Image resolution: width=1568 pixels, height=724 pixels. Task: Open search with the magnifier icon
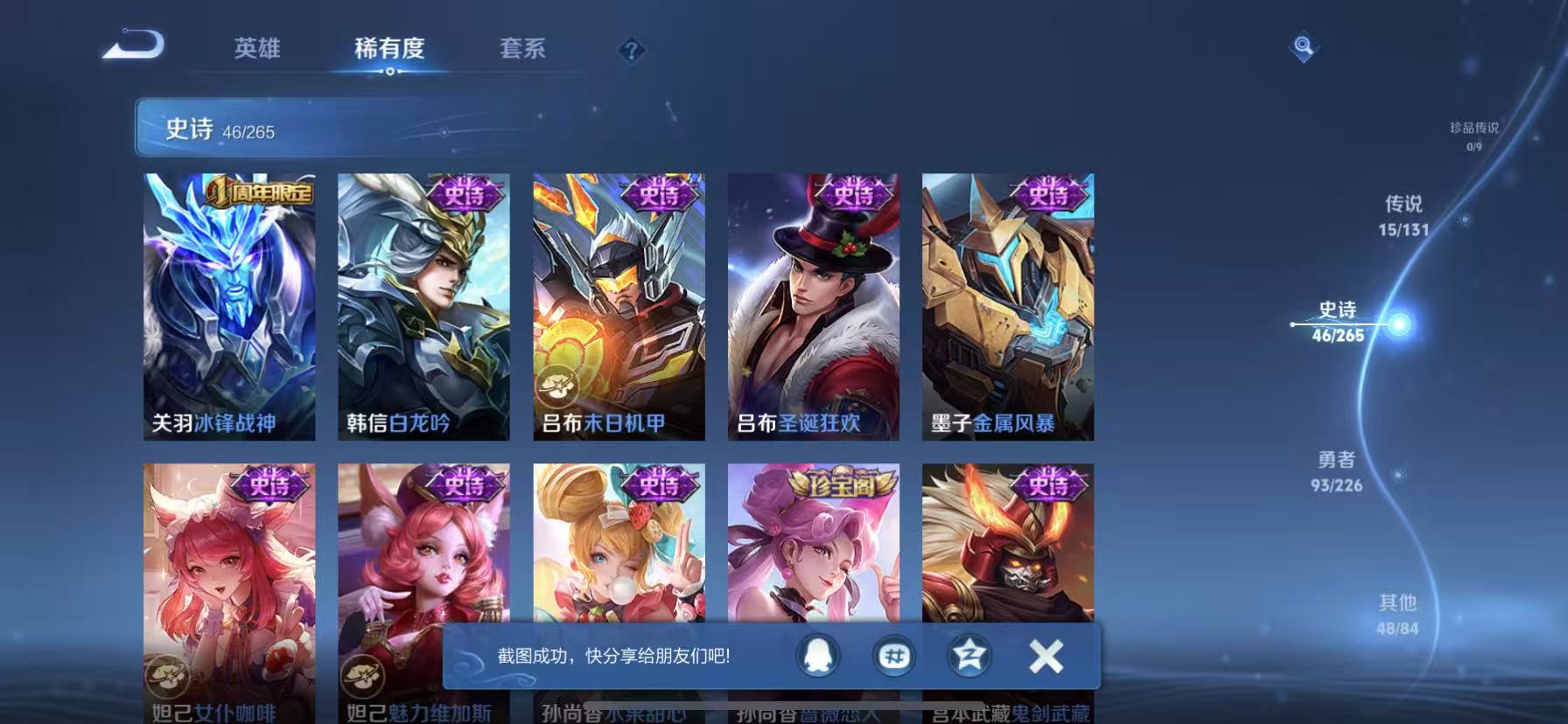1303,47
